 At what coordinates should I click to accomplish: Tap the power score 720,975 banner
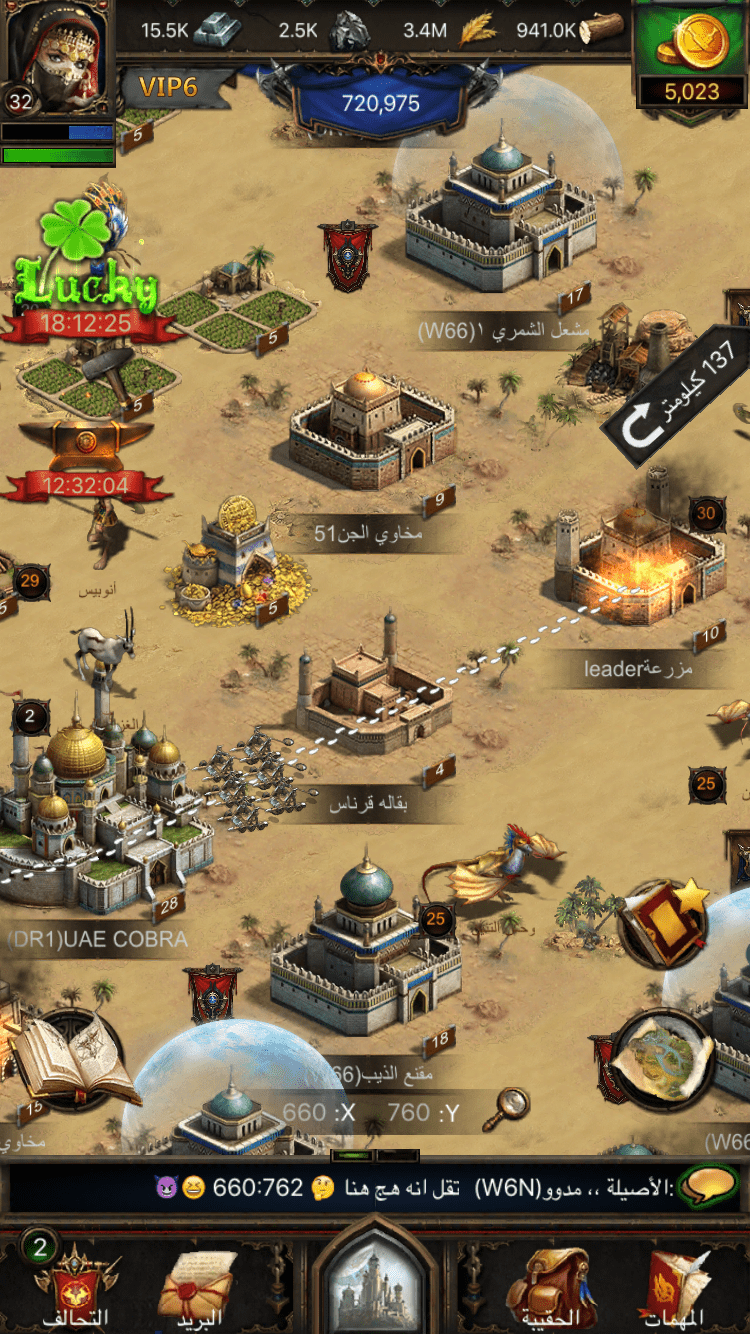point(380,103)
